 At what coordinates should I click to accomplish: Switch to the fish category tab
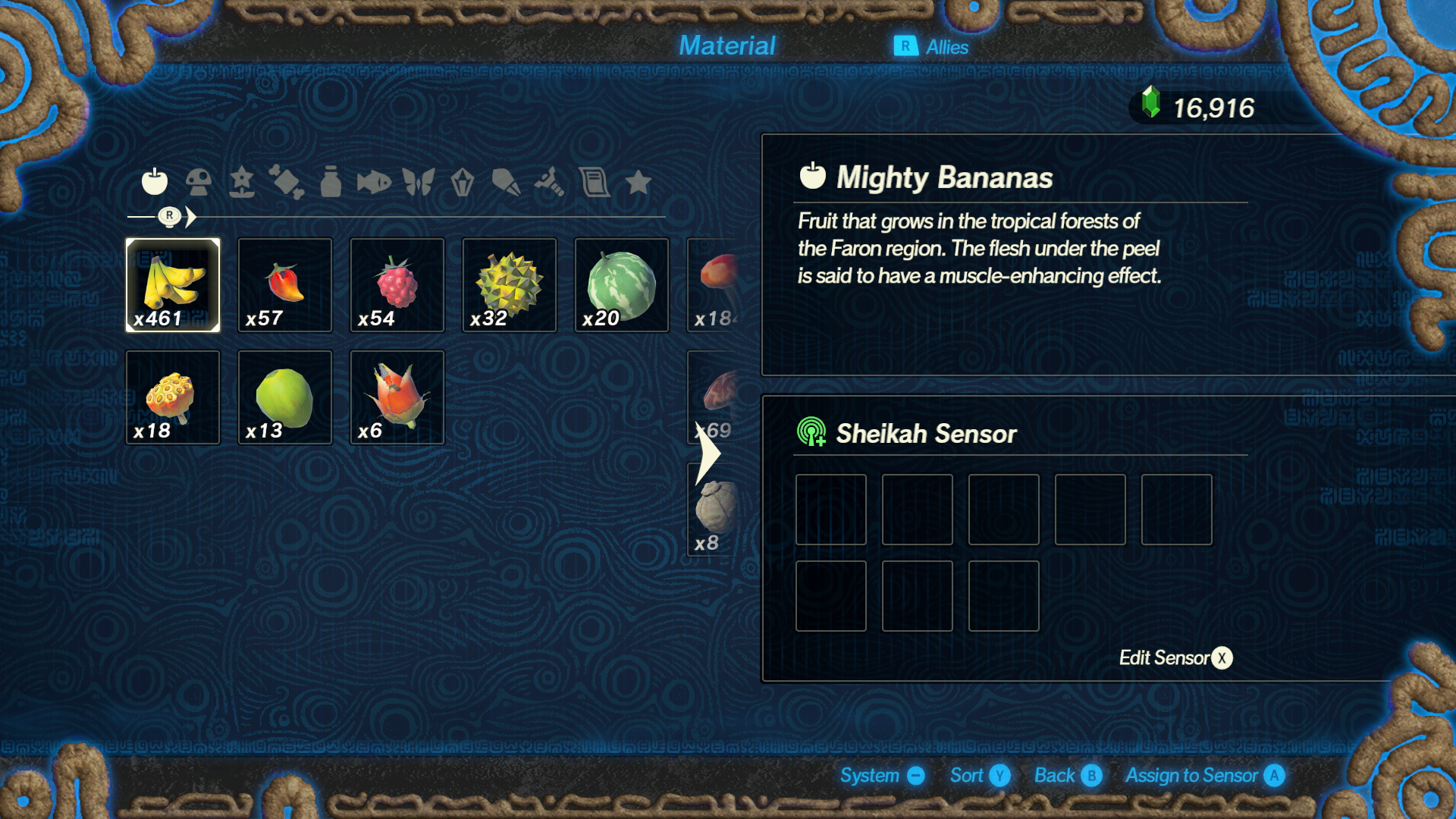[x=374, y=182]
